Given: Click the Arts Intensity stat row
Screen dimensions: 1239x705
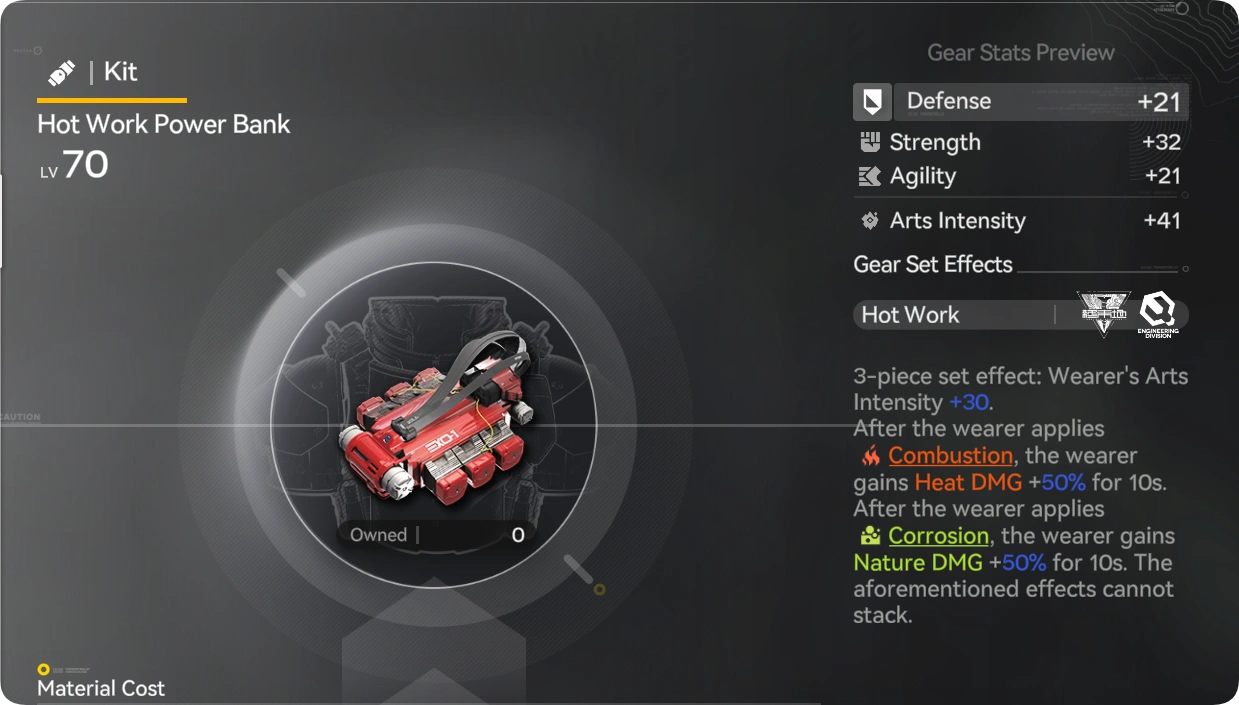Looking at the screenshot, I should 1020,221.
